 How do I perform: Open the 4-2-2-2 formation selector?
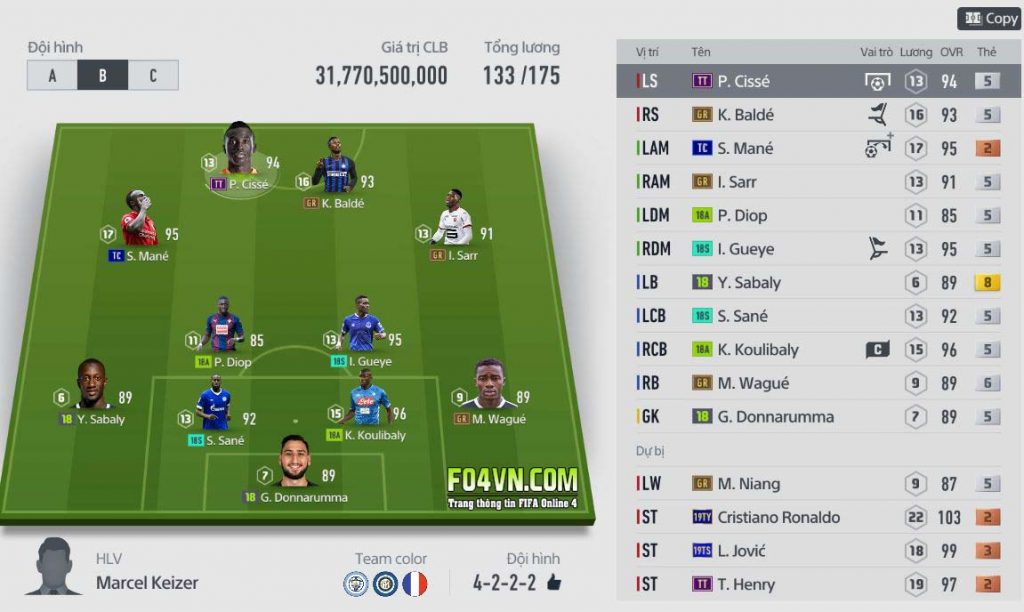pyautogui.click(x=504, y=582)
